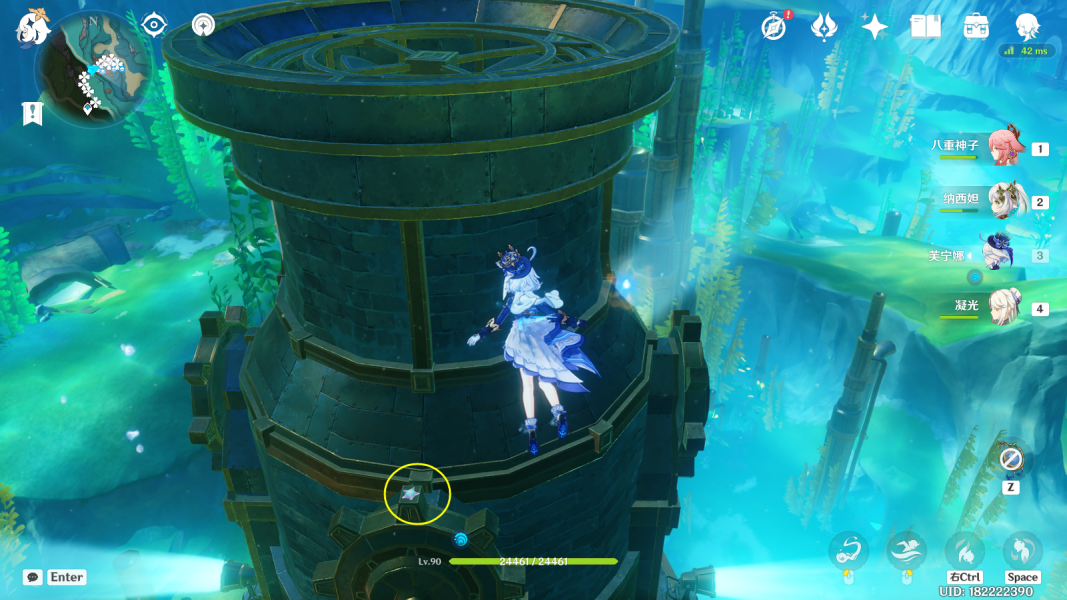Toggle the eye-shaped sight icon by the minimap

154,24
